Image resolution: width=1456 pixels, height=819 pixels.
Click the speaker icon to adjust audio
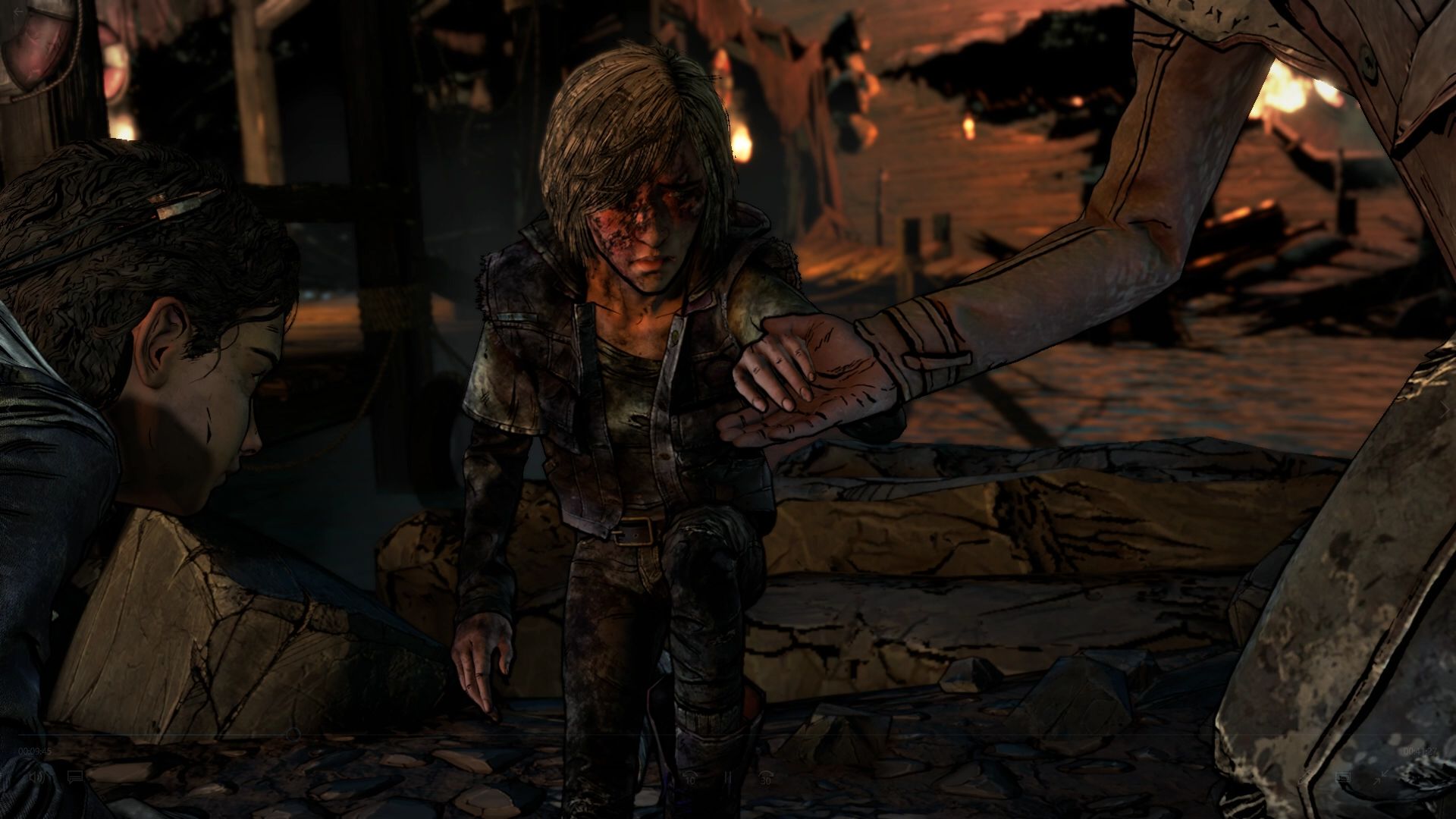(36, 778)
